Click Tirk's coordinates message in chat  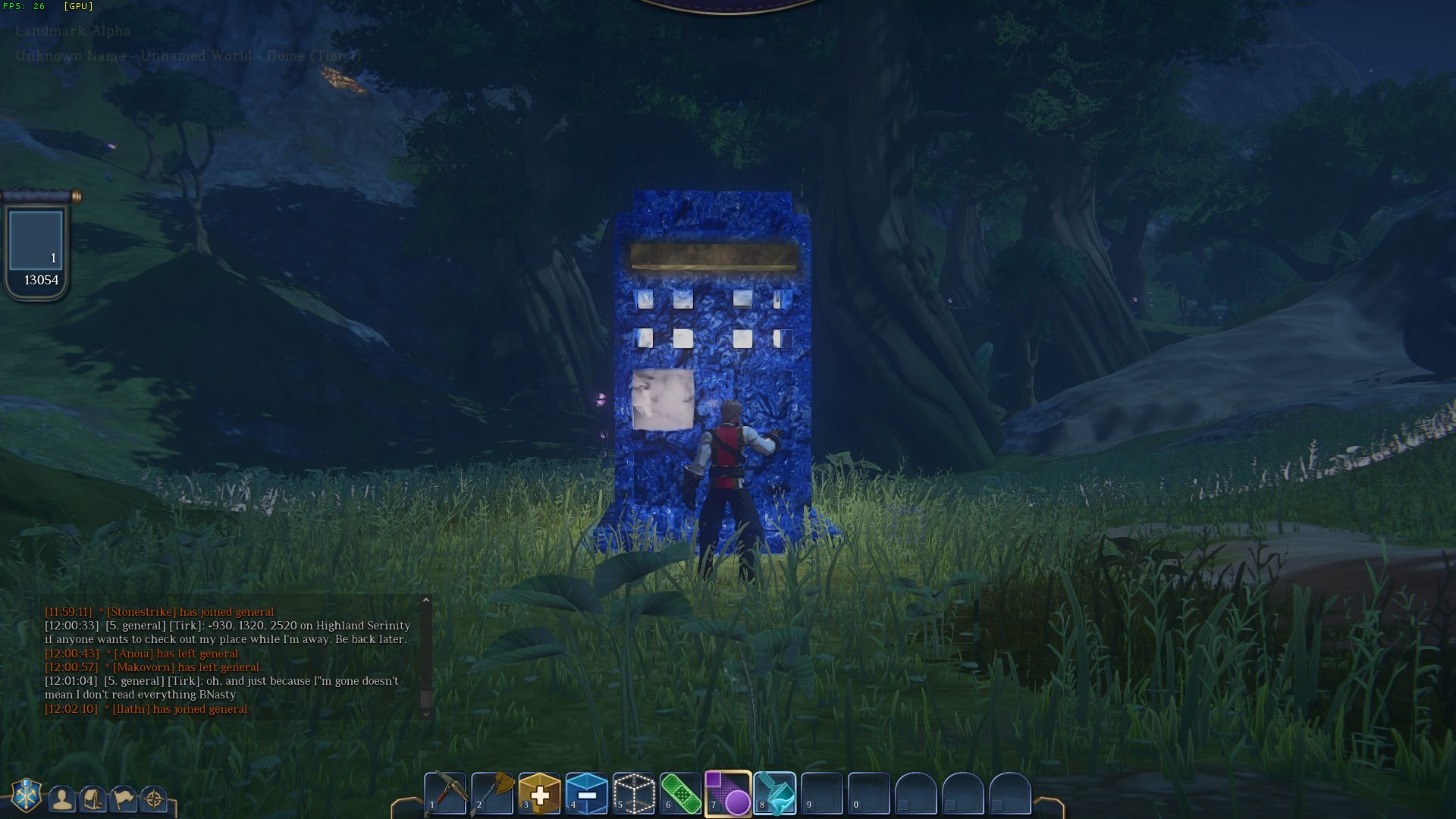coord(227,632)
